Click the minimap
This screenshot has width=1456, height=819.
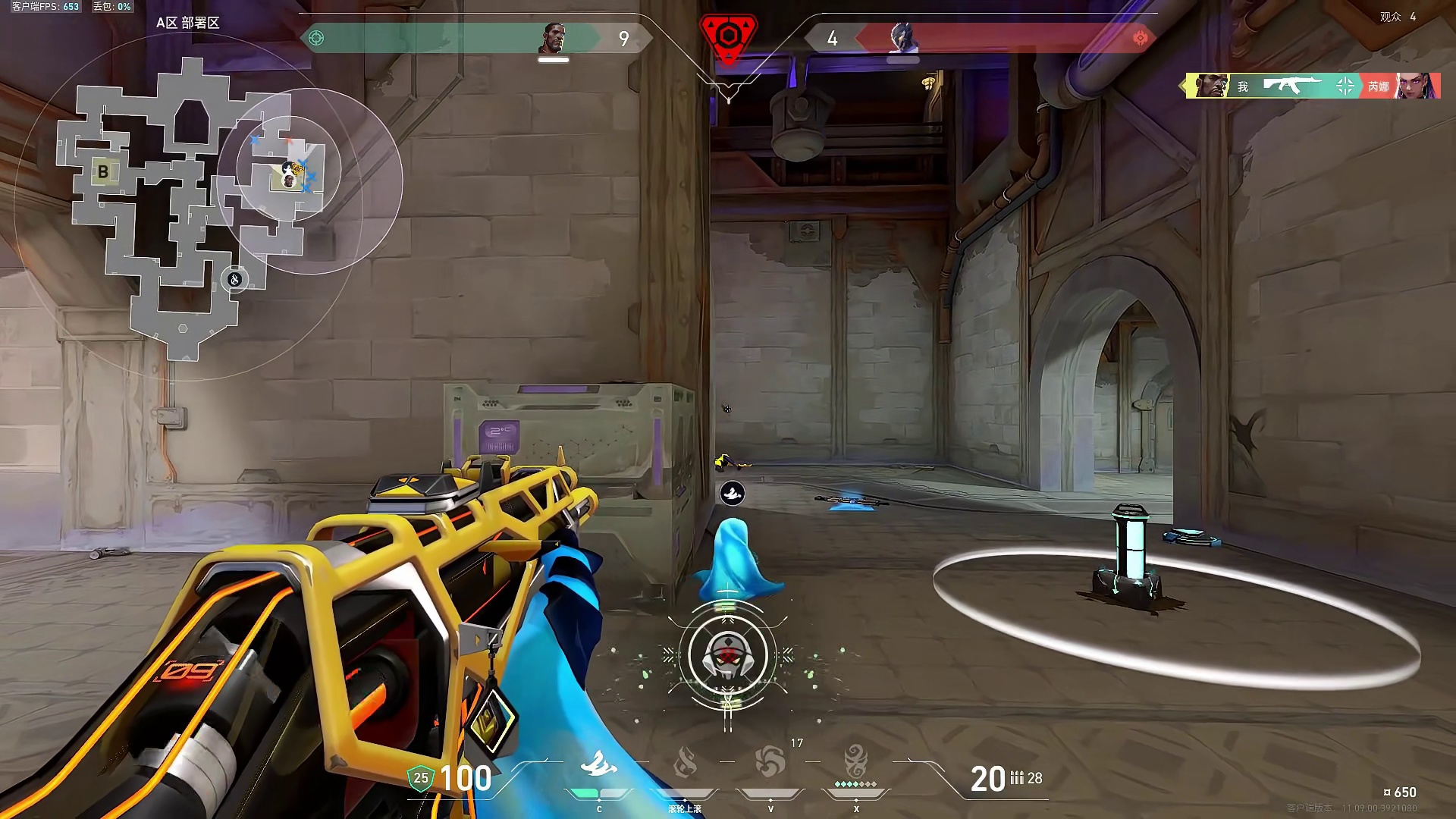(x=190, y=205)
